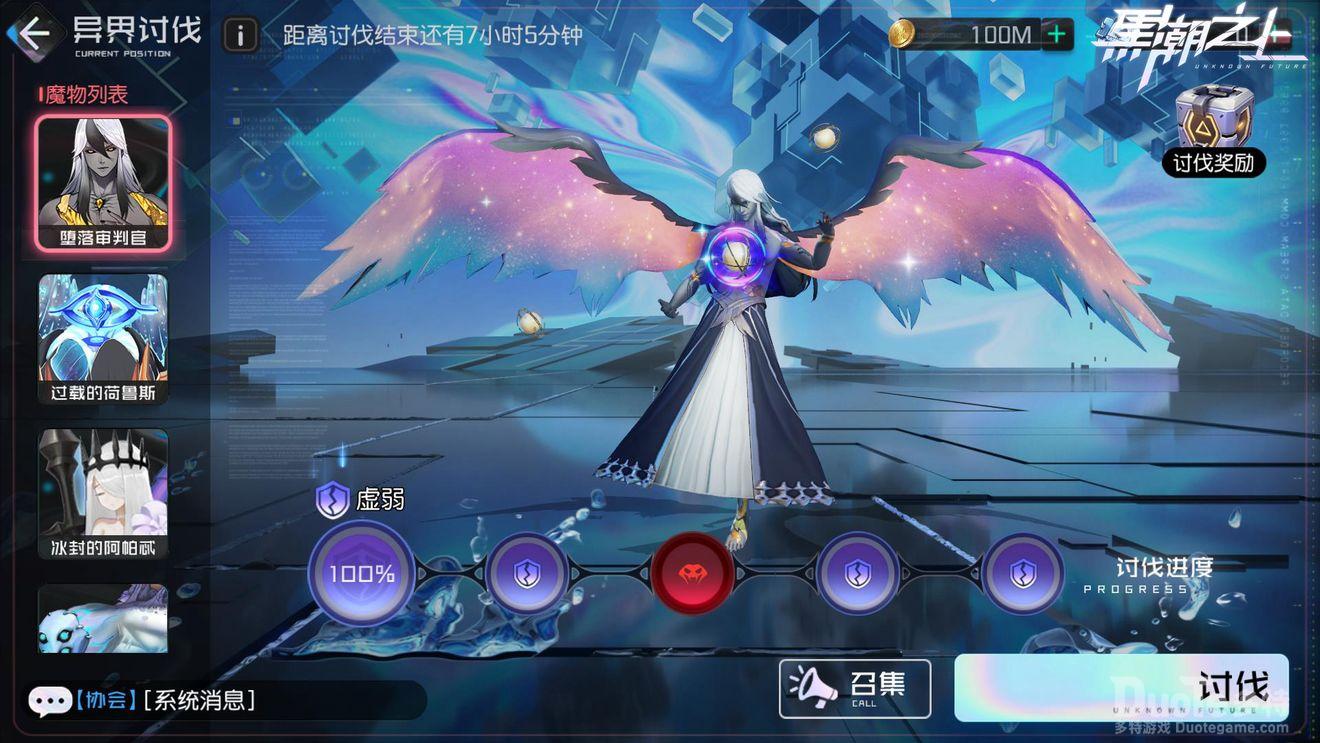Image resolution: width=1320 pixels, height=743 pixels.
Task: Open the 讨伐奖励 reward chest
Action: tap(1213, 129)
